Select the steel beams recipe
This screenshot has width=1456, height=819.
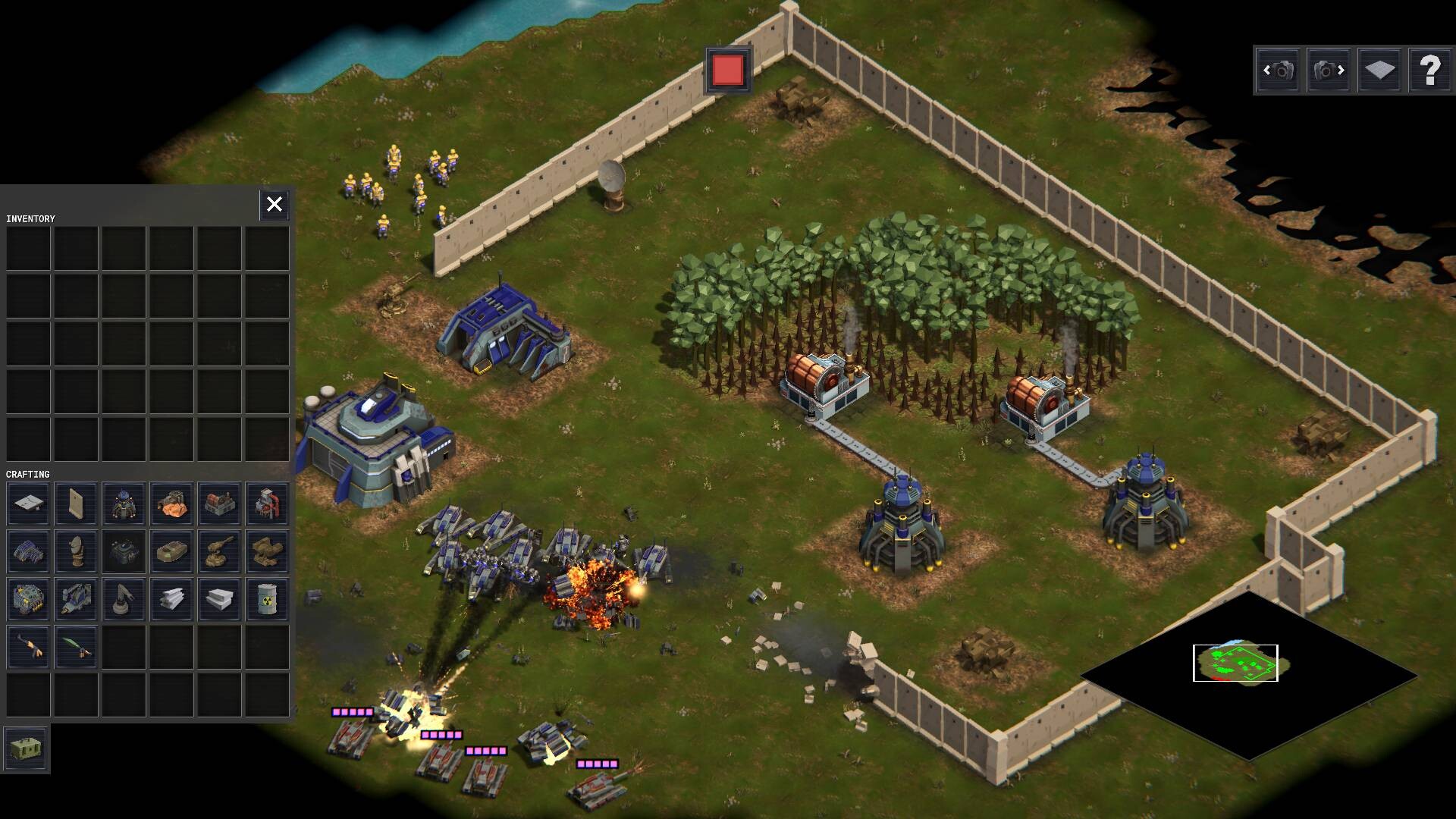[172, 598]
